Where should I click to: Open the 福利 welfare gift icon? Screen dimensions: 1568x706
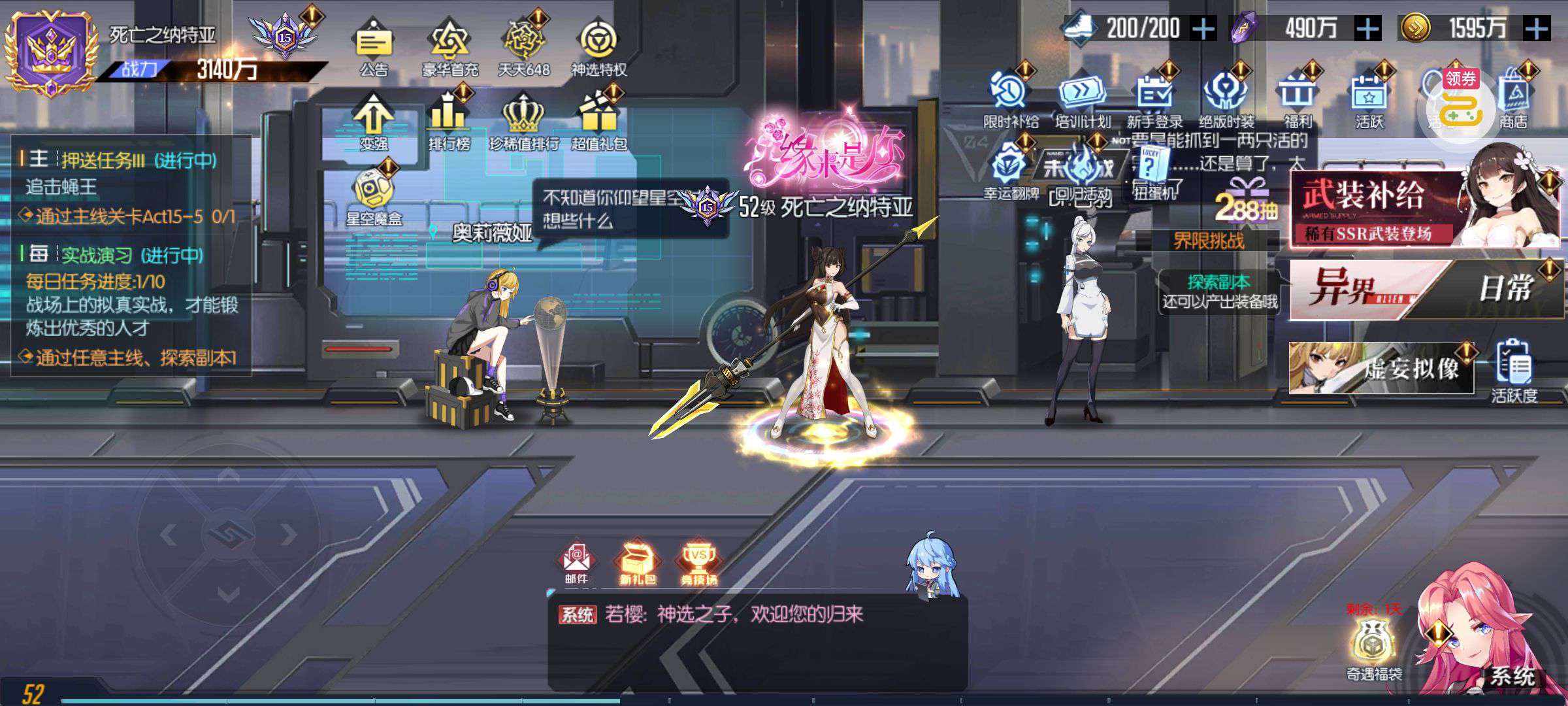point(1298,97)
